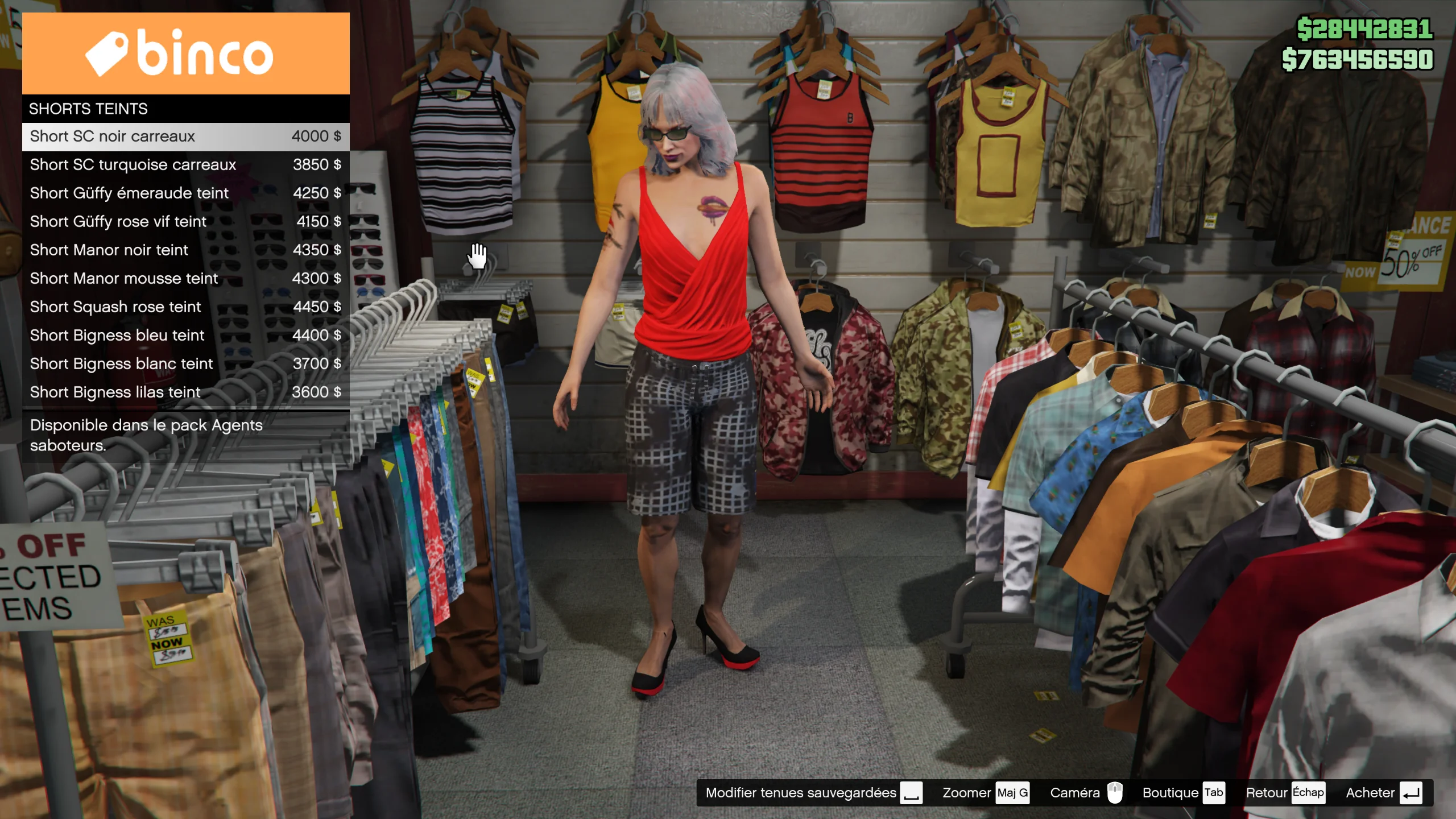Pick Short Bigness lilas teint
This screenshot has height=819, width=1456.
tap(185, 392)
